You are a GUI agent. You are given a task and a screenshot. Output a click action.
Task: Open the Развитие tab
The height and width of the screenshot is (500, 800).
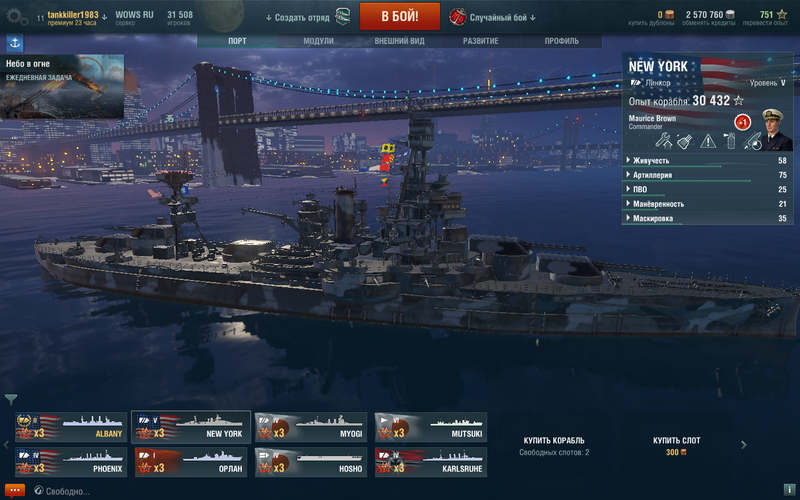tap(480, 42)
